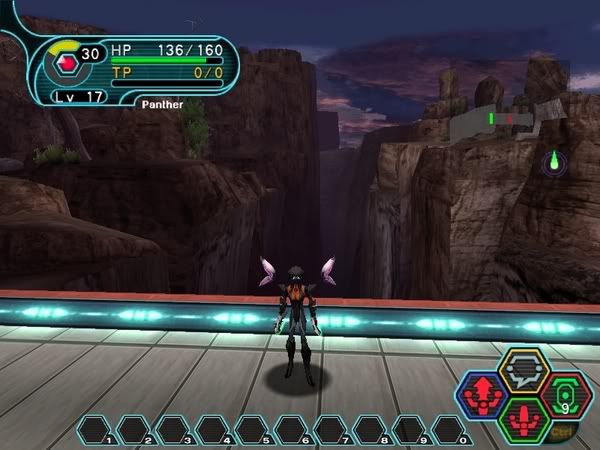The width and height of the screenshot is (600, 450).
Task: Choose quick-bar slot number 5
Action: click(255, 431)
